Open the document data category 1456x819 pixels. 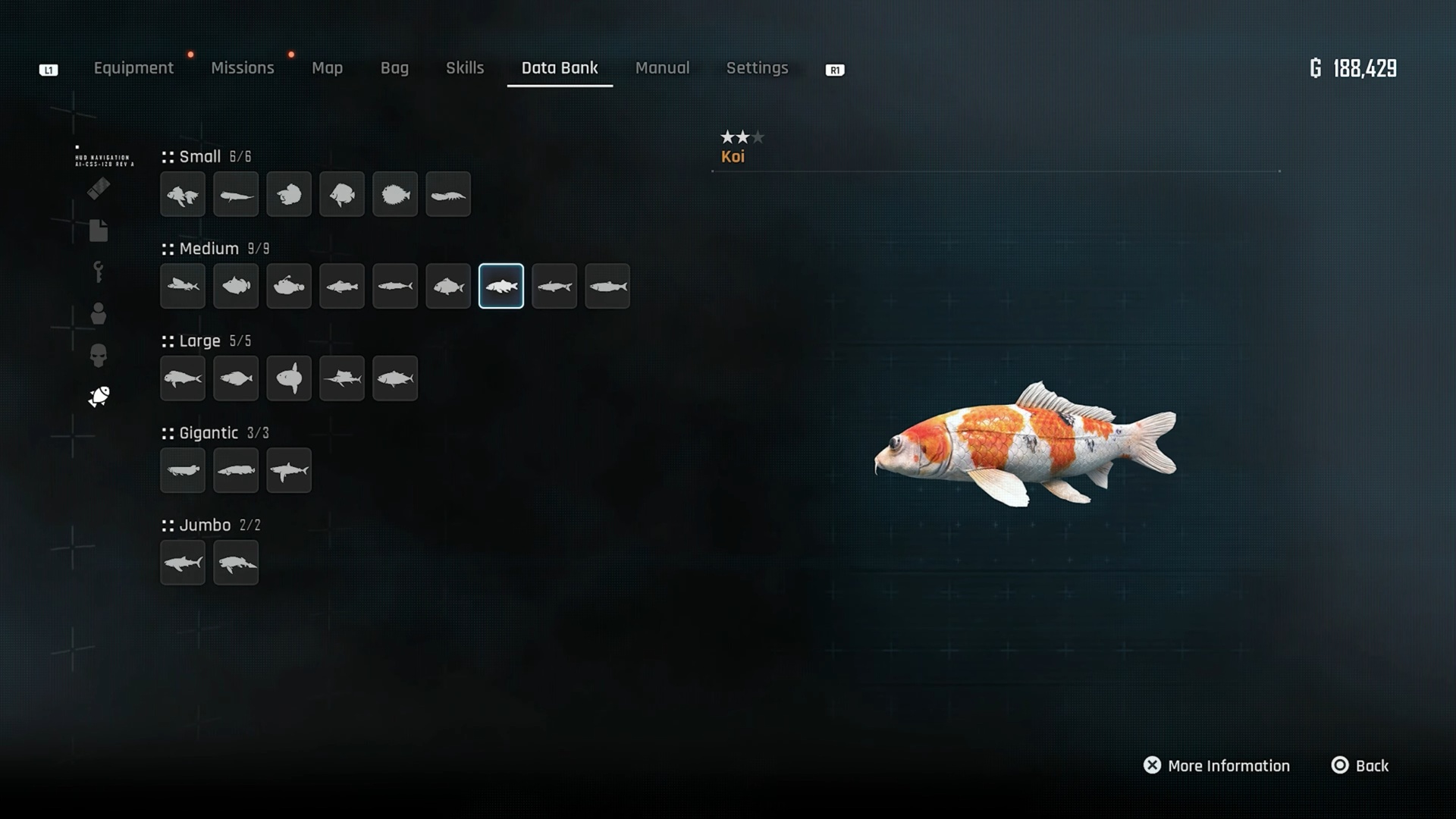click(x=99, y=231)
